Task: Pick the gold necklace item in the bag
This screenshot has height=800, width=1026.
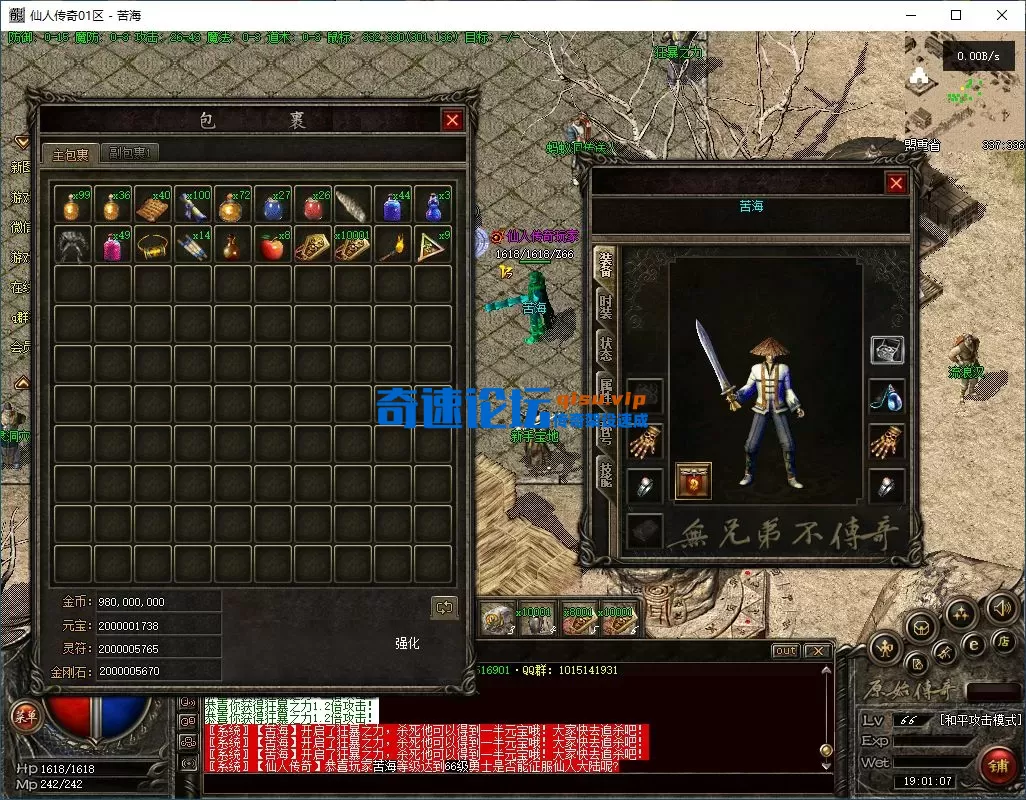Action: (x=152, y=245)
